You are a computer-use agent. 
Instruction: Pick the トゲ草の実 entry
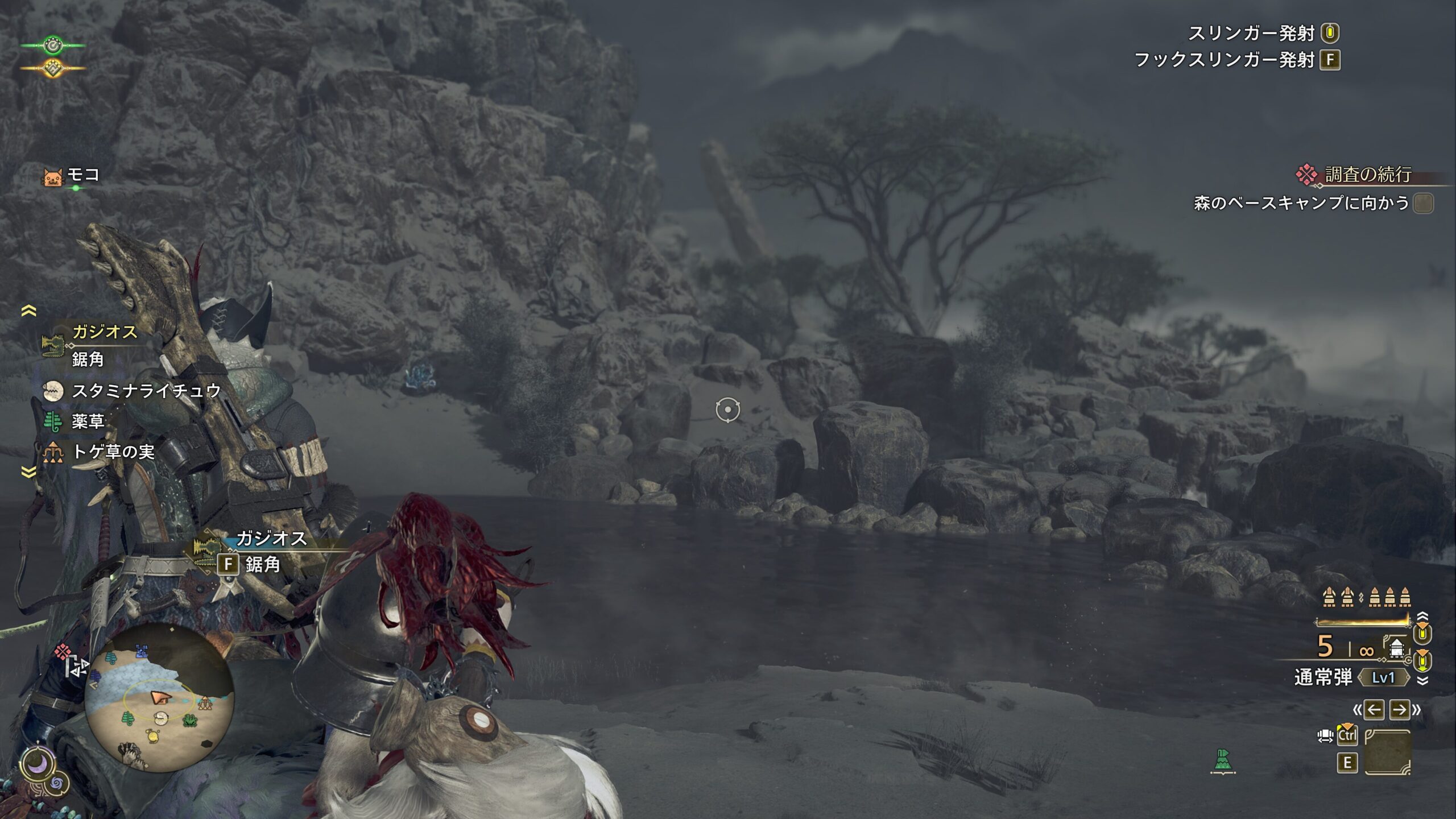(113, 452)
